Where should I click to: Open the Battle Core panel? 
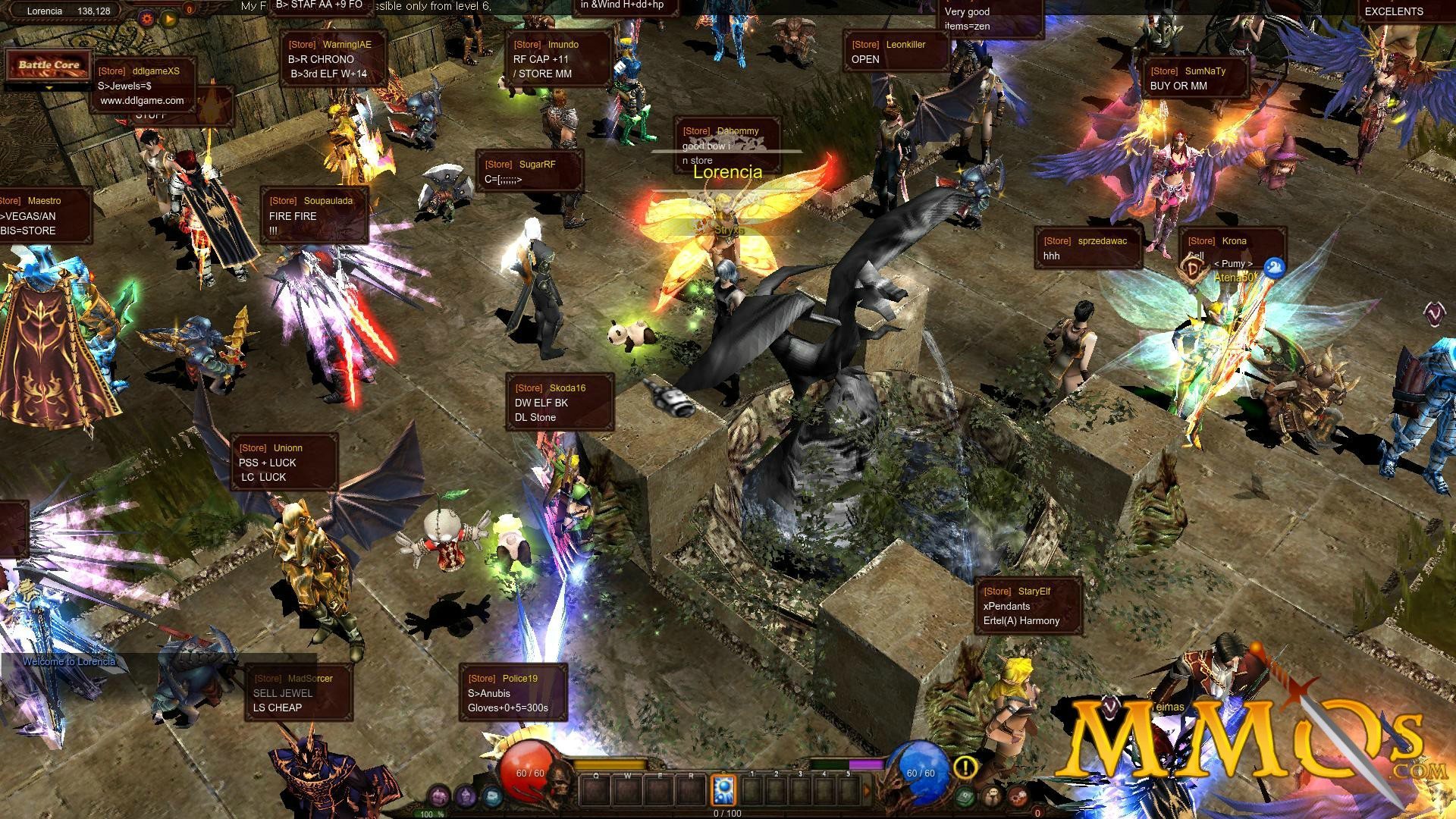(x=49, y=65)
